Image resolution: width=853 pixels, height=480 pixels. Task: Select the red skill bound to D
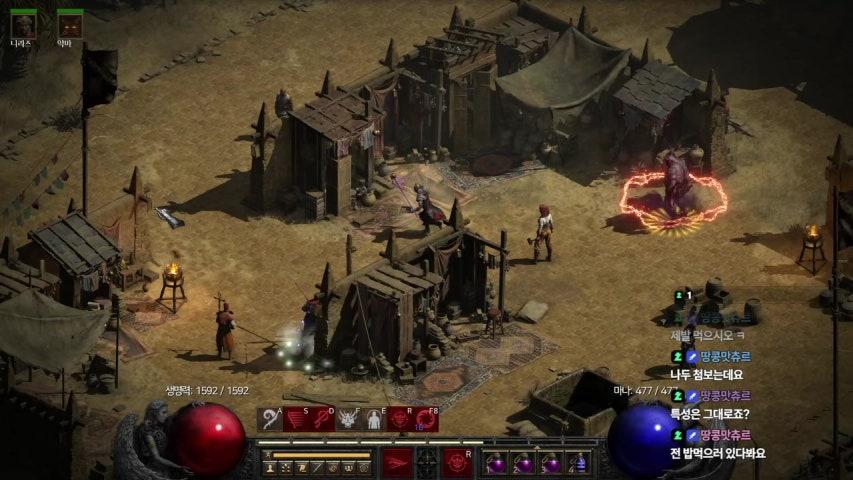[322, 419]
